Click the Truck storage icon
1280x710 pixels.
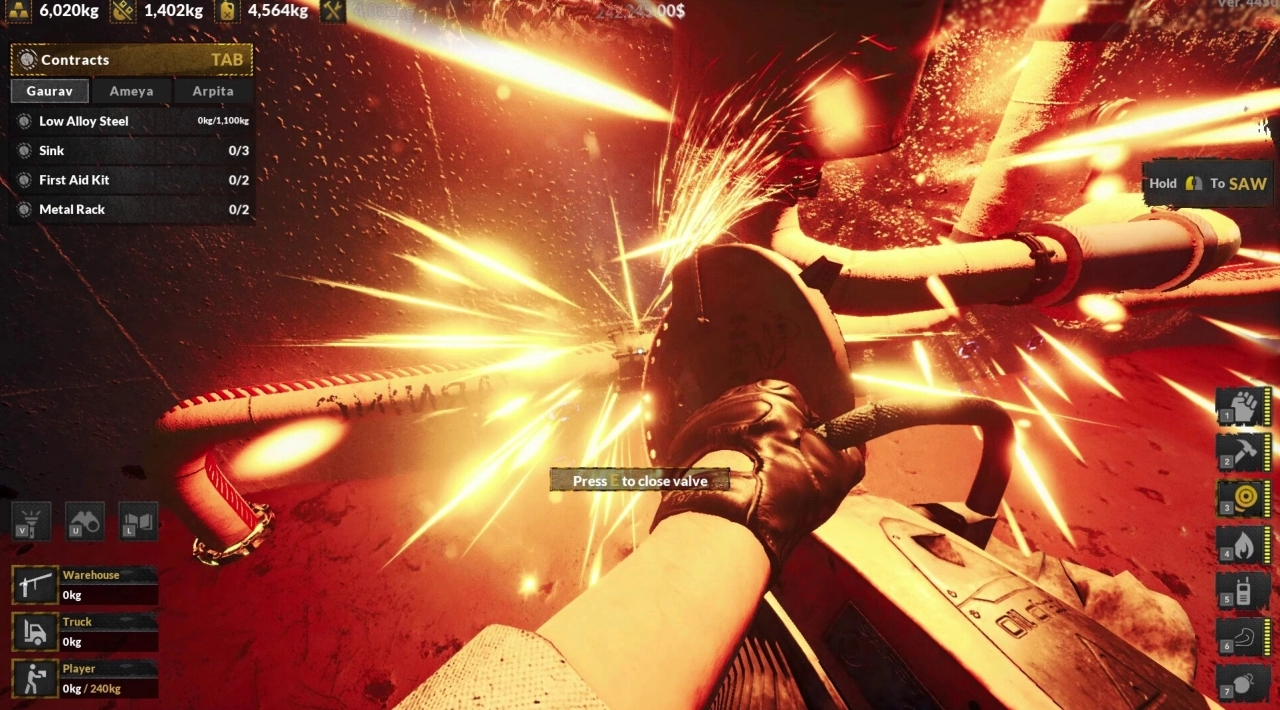[35, 632]
